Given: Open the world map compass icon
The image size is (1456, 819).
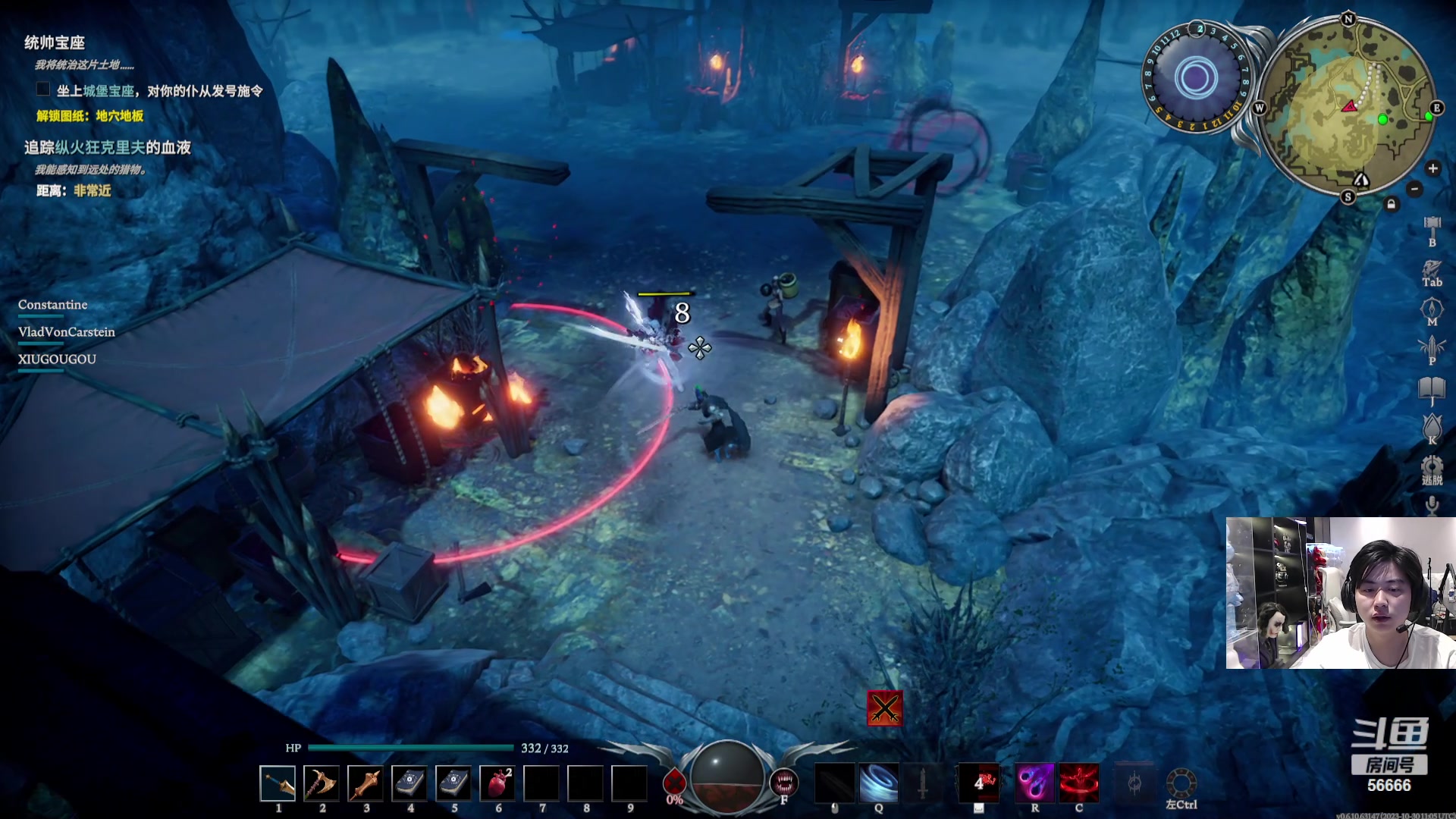Looking at the screenshot, I should pyautogui.click(x=1432, y=309).
